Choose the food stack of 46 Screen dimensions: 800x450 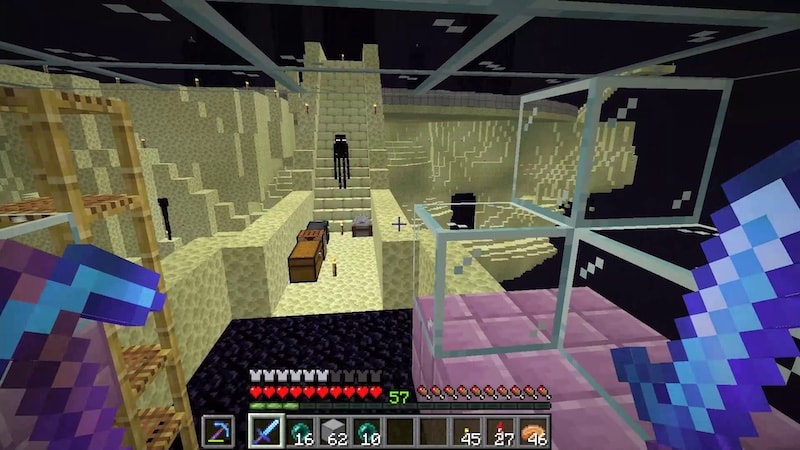click(534, 432)
